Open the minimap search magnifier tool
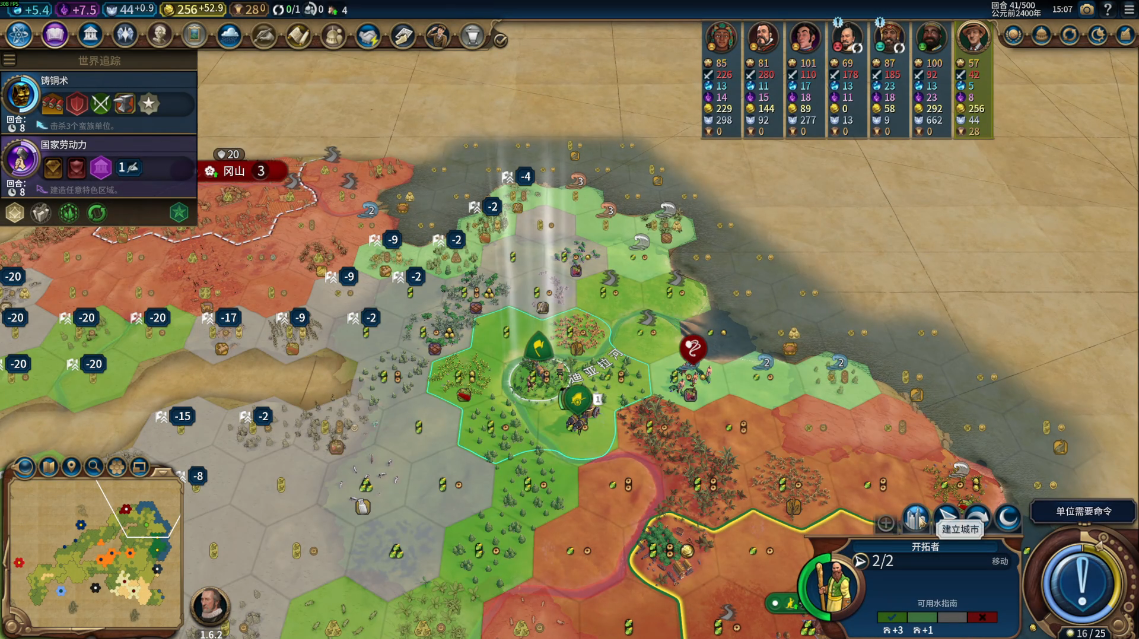Viewport: 1139px width, 639px height. click(x=94, y=466)
